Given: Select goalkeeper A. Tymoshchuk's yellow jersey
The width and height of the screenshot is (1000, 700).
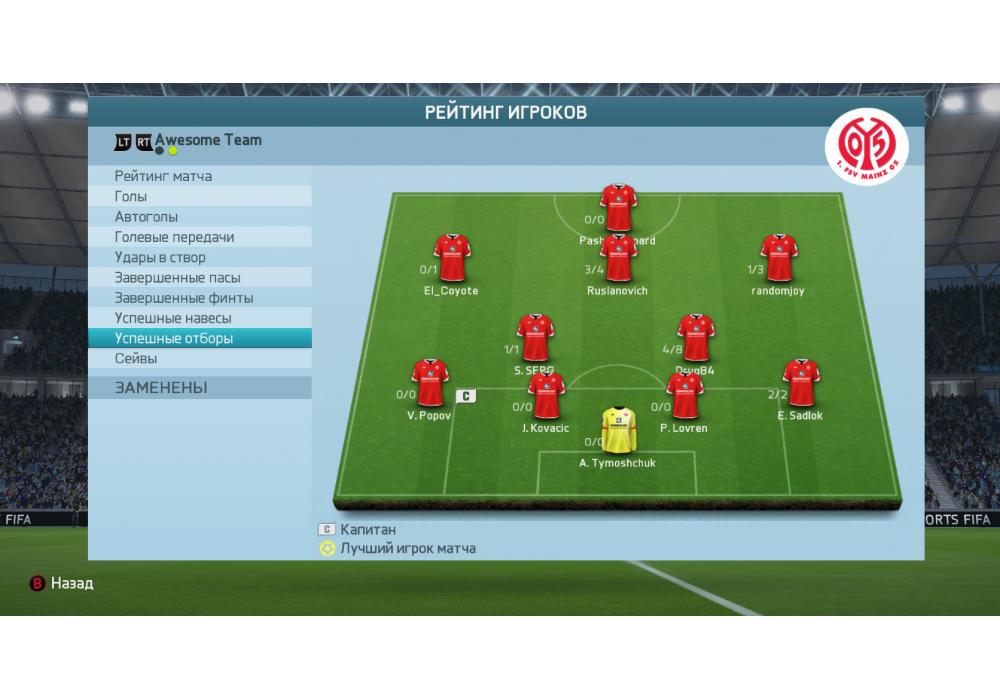Looking at the screenshot, I should coord(617,430).
